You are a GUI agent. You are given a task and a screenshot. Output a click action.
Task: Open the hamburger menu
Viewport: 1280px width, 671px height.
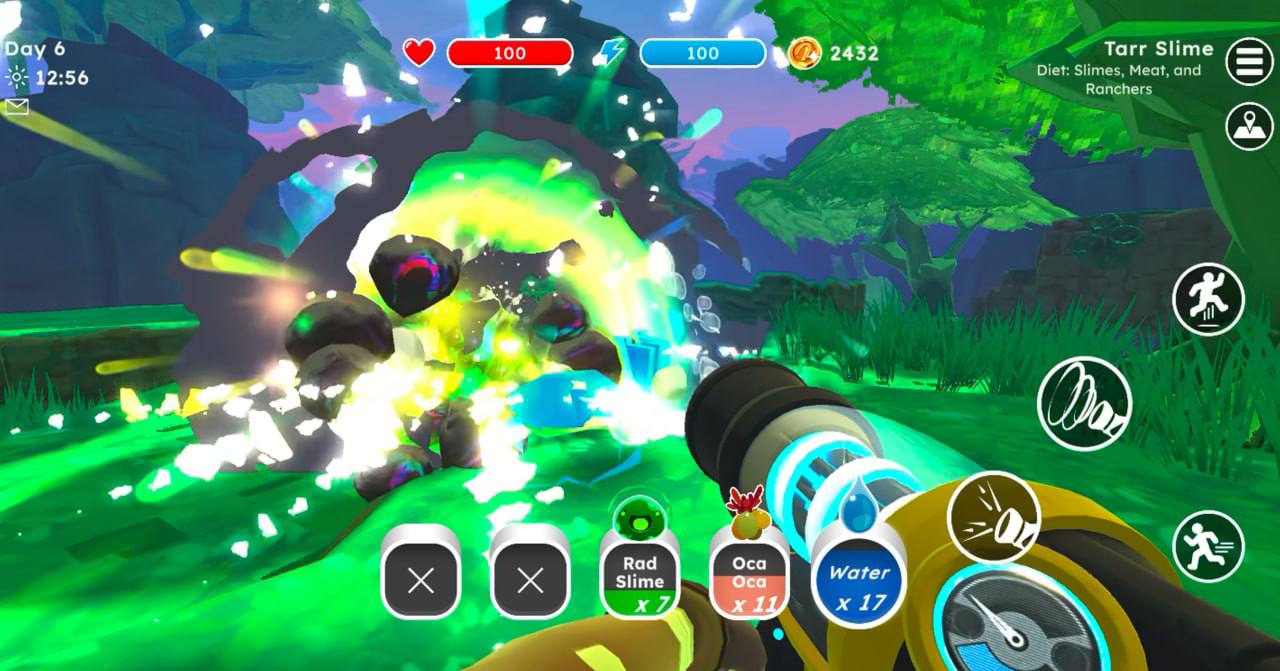click(1249, 62)
